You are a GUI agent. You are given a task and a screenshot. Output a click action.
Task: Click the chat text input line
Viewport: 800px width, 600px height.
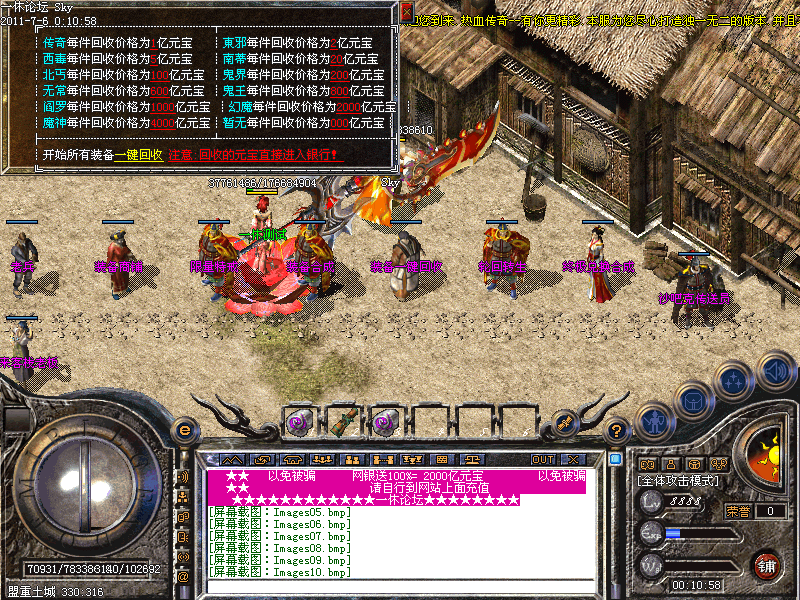click(400, 586)
